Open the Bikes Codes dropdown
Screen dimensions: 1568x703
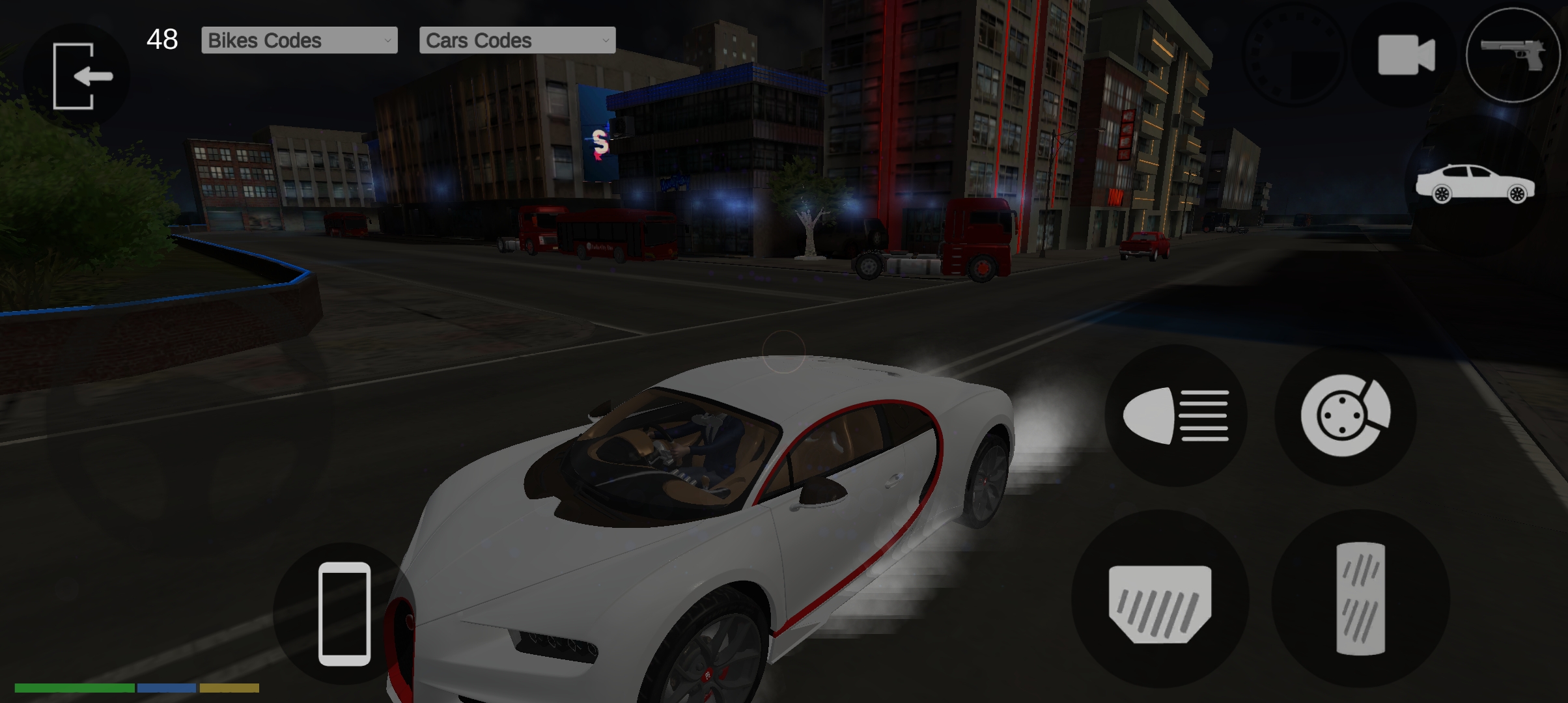pos(299,40)
